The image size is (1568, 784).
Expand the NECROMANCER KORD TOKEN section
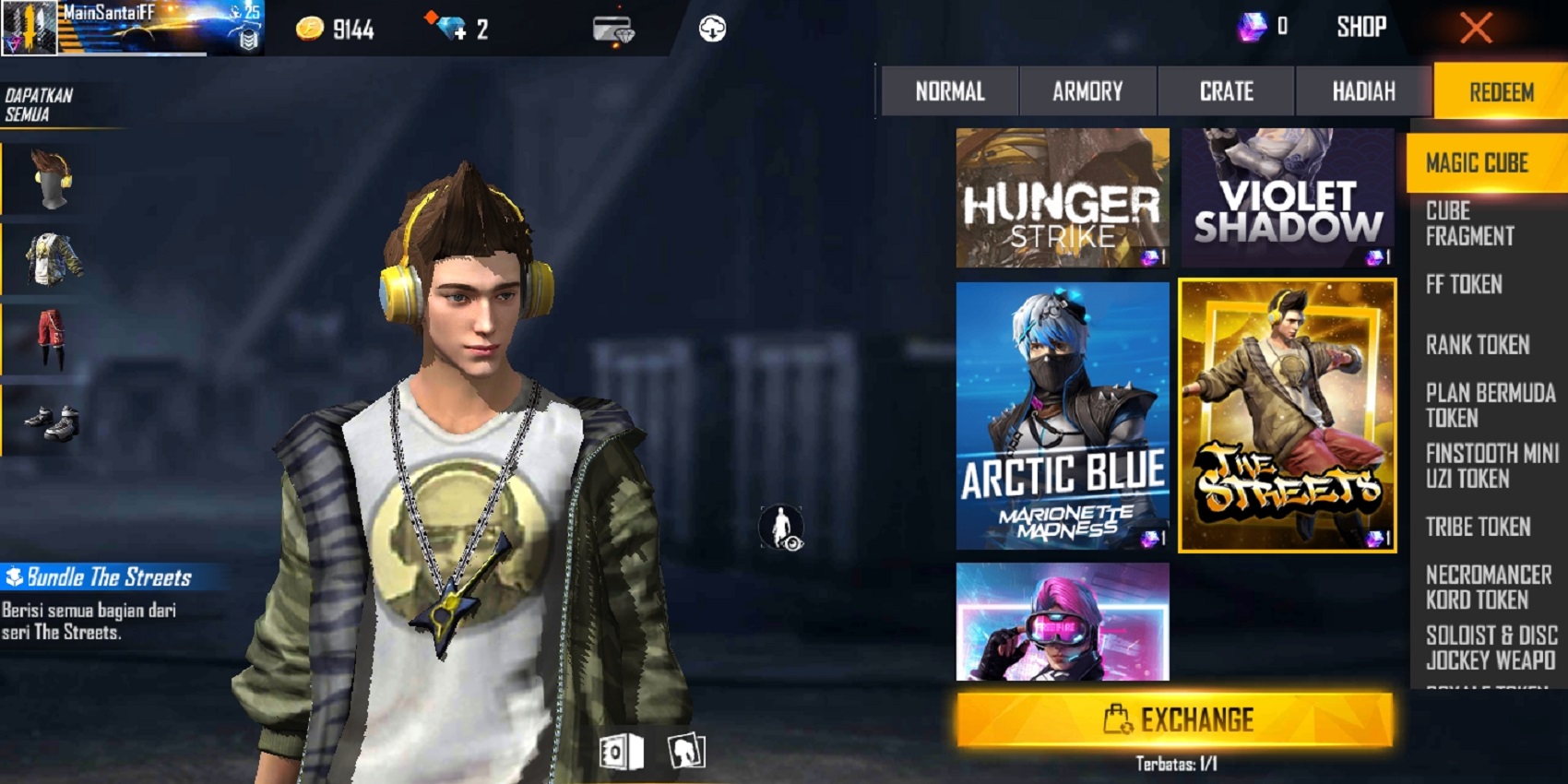[1483, 587]
